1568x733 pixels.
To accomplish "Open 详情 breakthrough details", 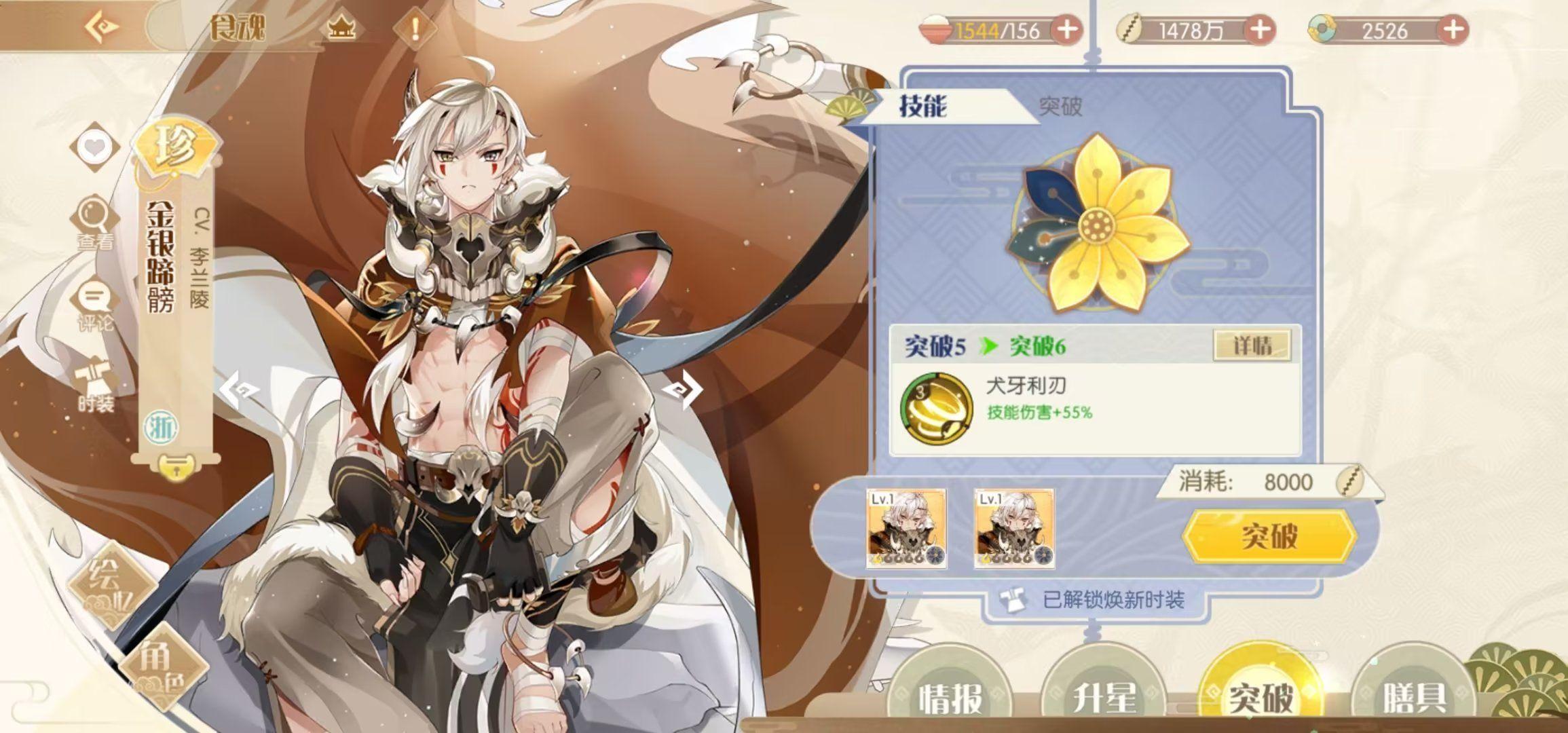I will 1252,345.
